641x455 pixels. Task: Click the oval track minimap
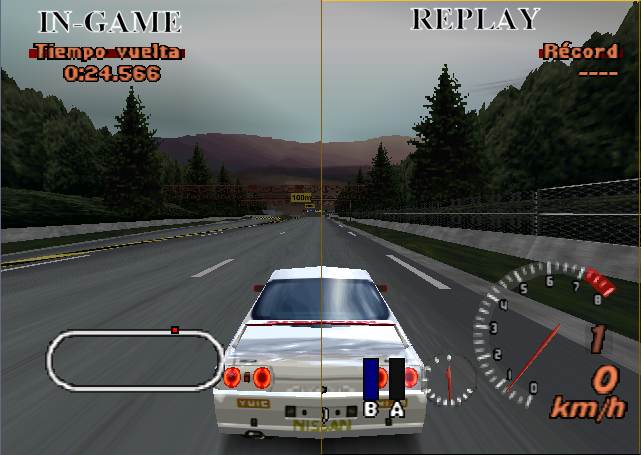135,360
